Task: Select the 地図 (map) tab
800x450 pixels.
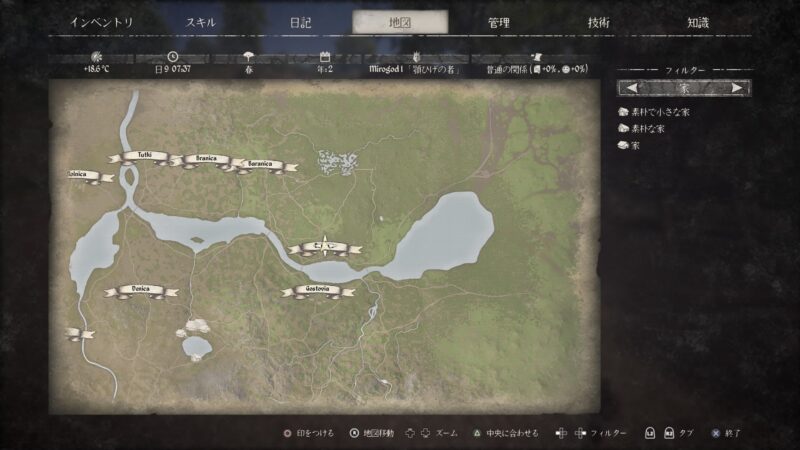Action: 400,22
